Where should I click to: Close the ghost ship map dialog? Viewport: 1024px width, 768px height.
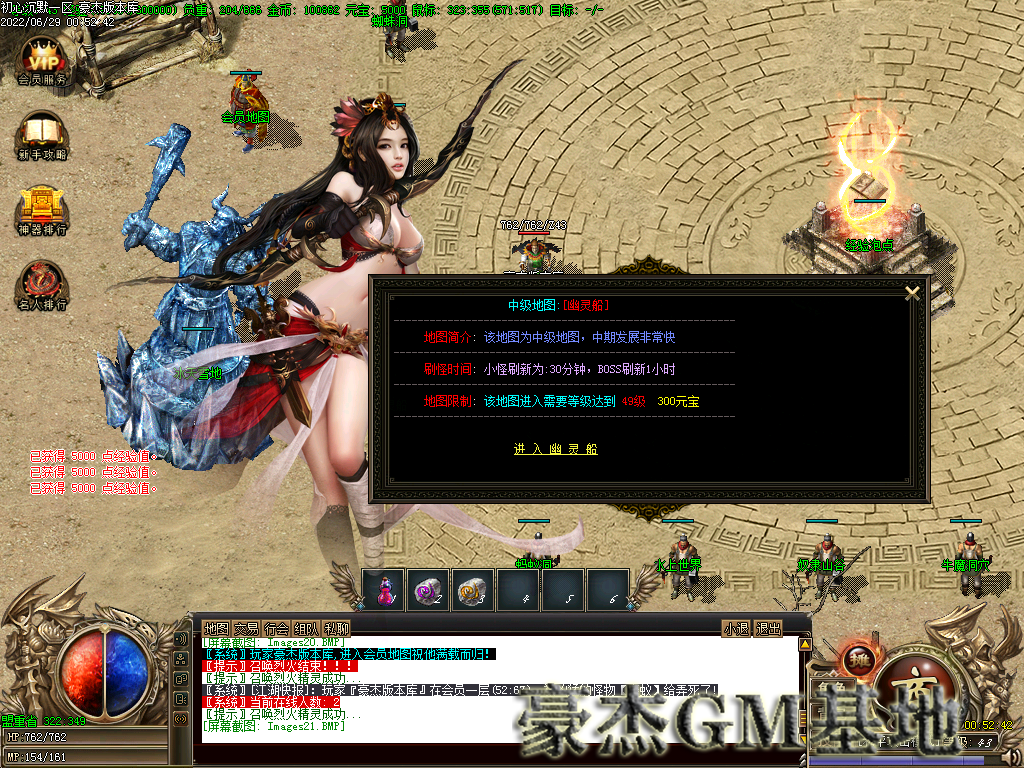click(912, 293)
